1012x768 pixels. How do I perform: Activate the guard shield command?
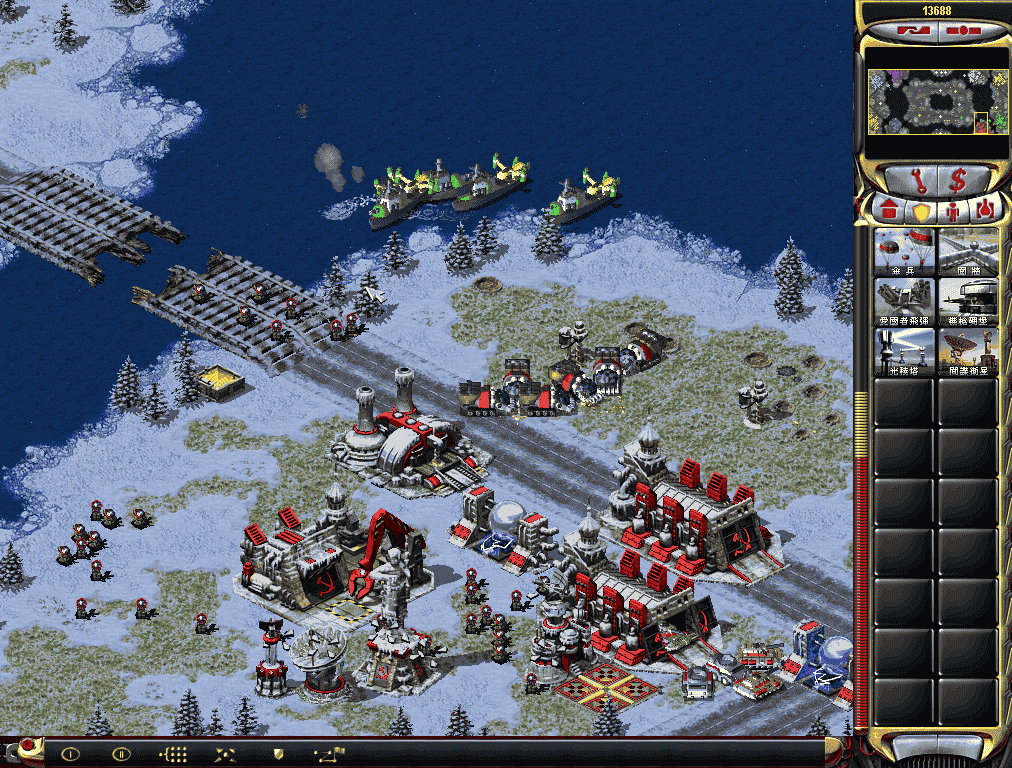(279, 754)
